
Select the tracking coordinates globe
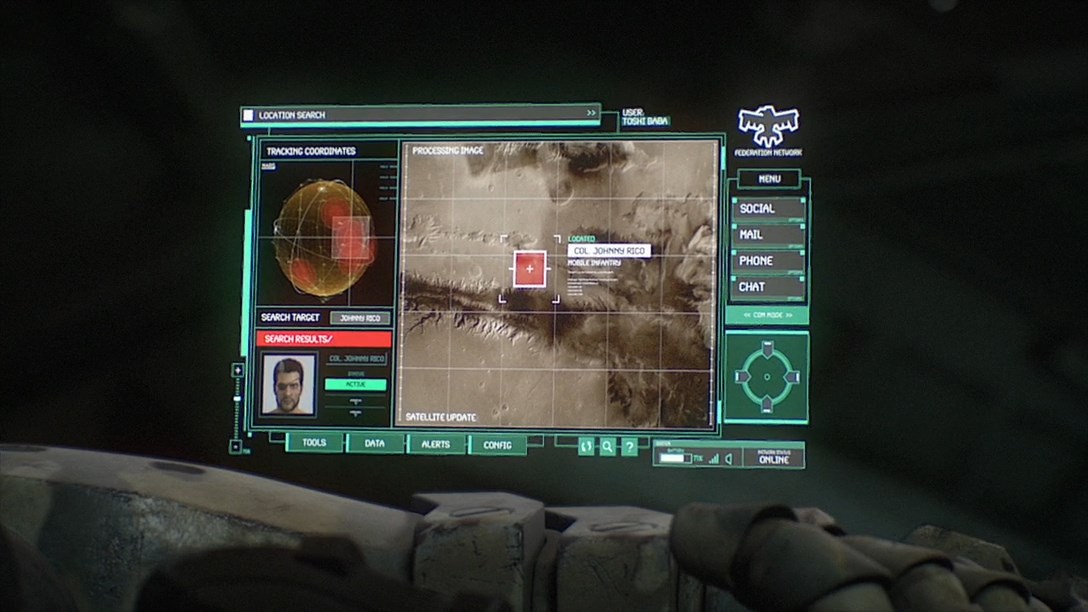pos(324,241)
